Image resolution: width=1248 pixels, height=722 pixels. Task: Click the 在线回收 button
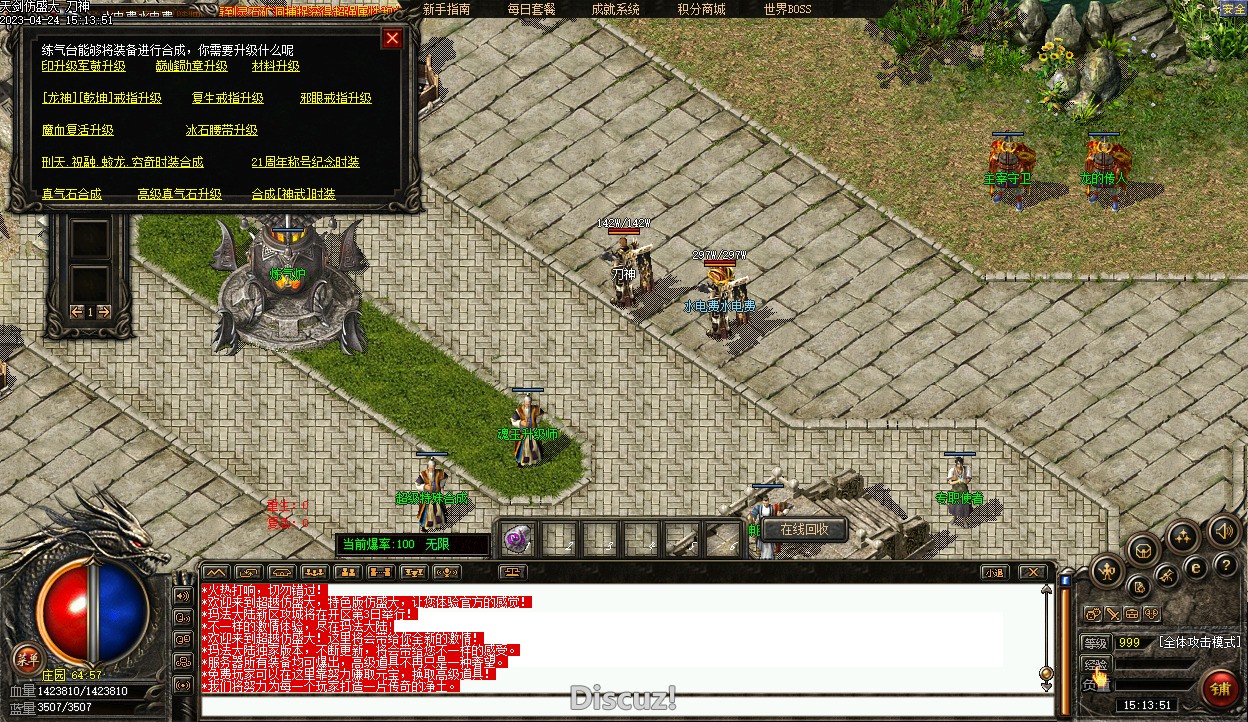805,529
